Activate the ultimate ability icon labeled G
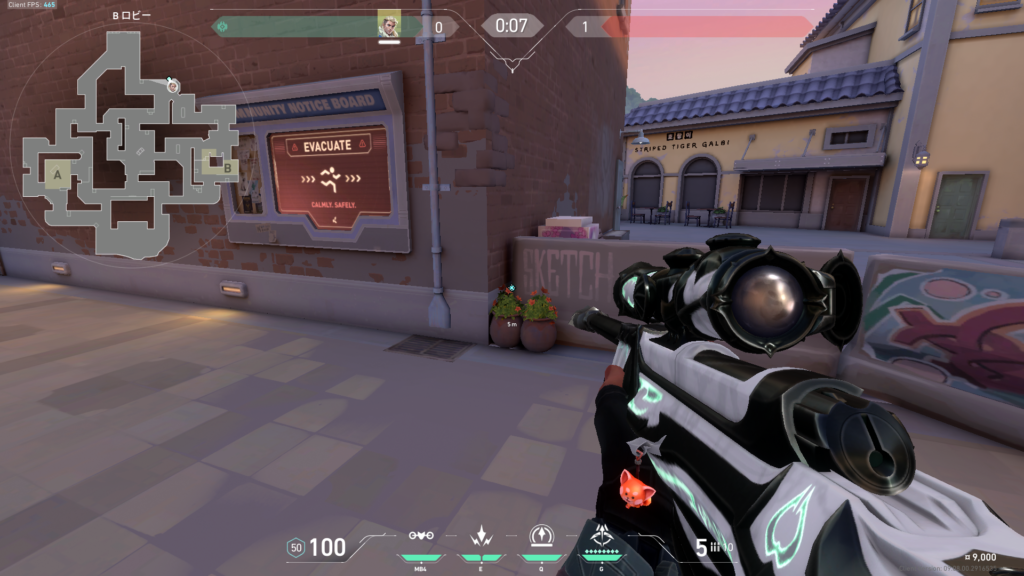 pos(602,536)
